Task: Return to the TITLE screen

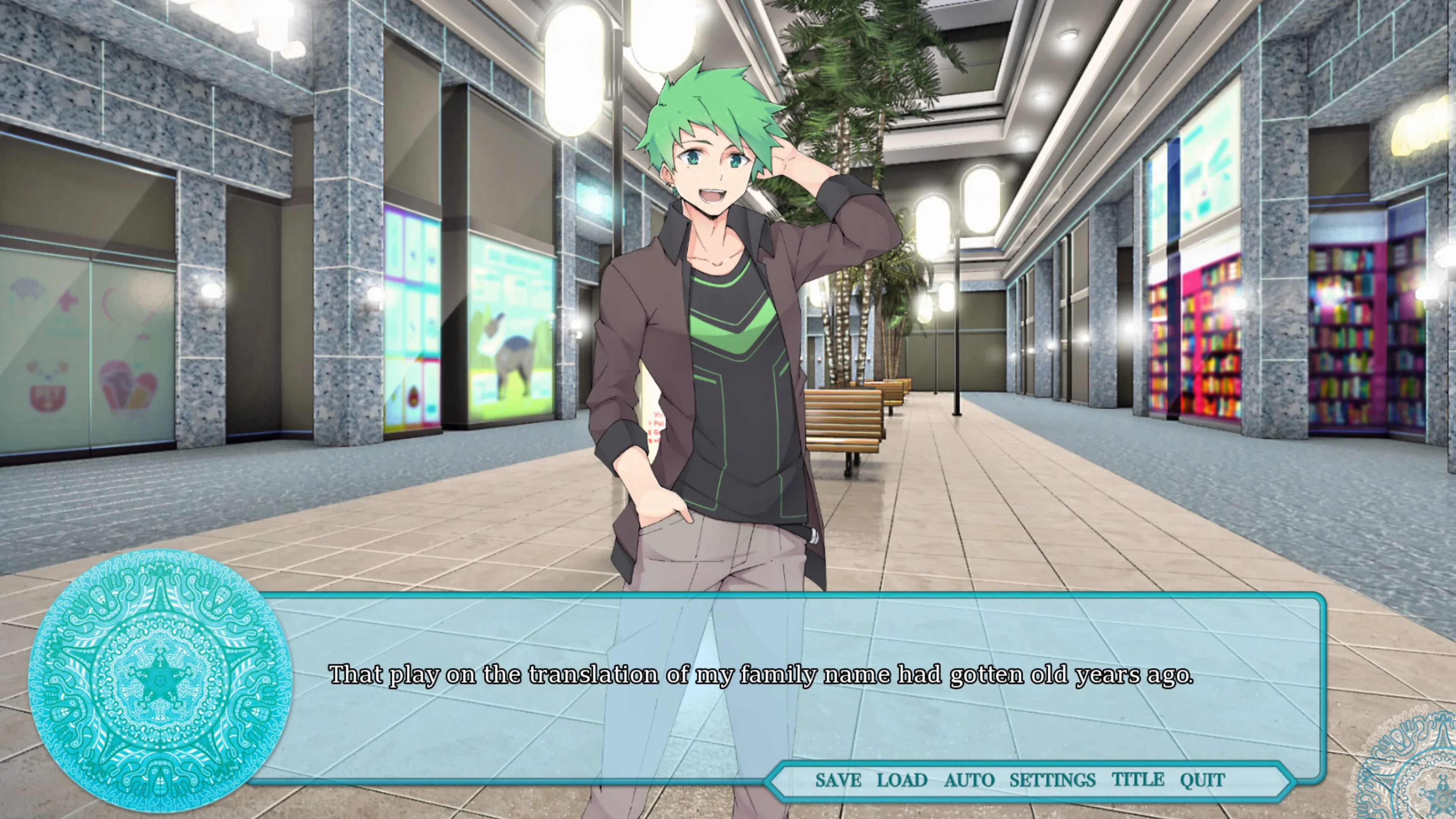Action: (x=1138, y=780)
